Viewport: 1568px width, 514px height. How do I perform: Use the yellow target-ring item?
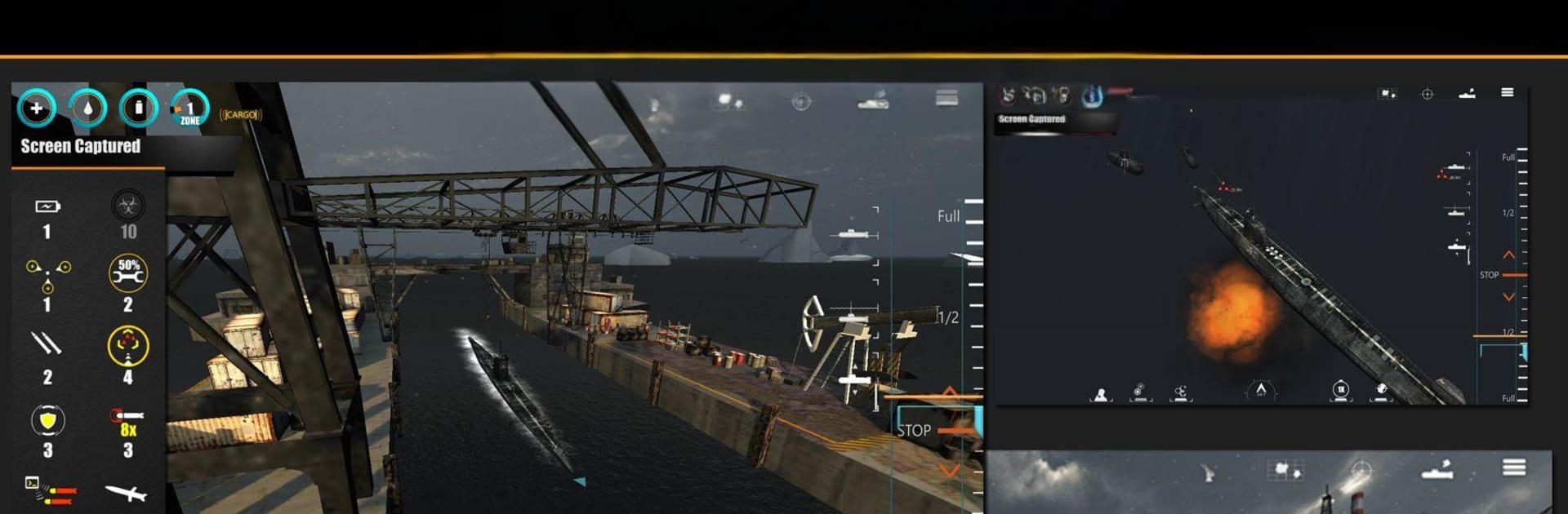point(128,346)
